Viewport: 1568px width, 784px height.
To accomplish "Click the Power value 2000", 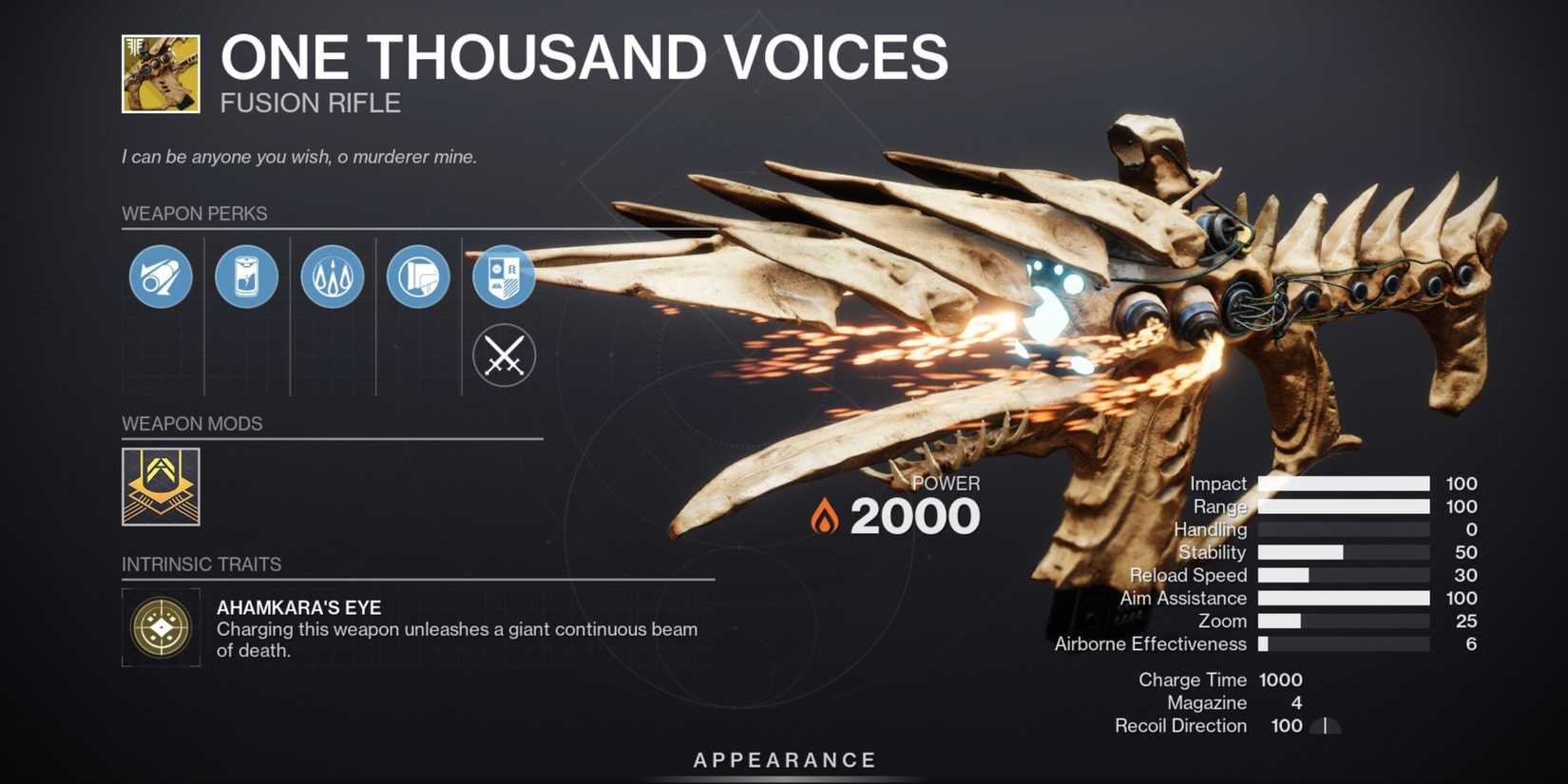I will 915,514.
